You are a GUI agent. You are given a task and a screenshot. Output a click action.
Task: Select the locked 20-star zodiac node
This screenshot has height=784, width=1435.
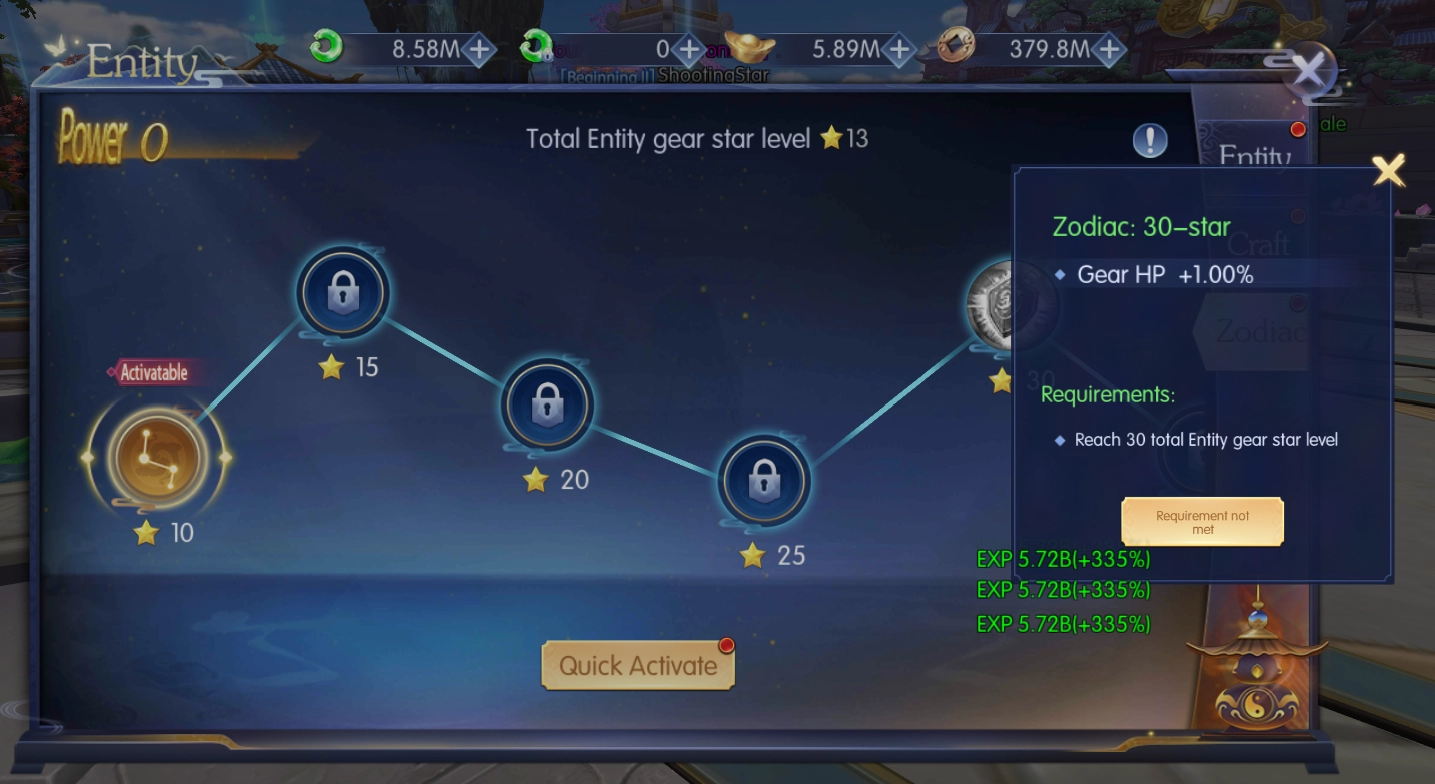click(x=547, y=405)
